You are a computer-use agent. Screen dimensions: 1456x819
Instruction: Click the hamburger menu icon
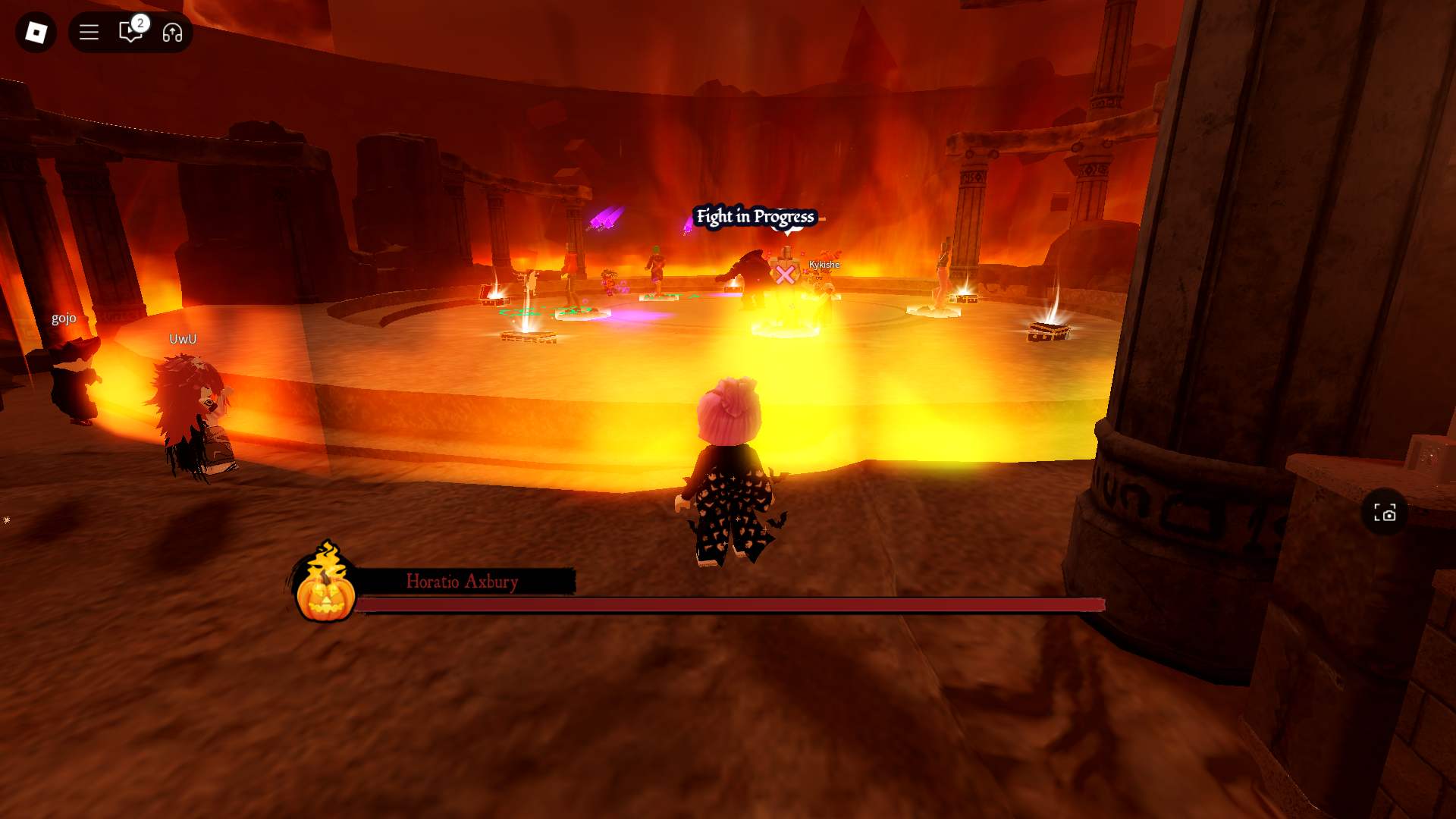point(89,33)
